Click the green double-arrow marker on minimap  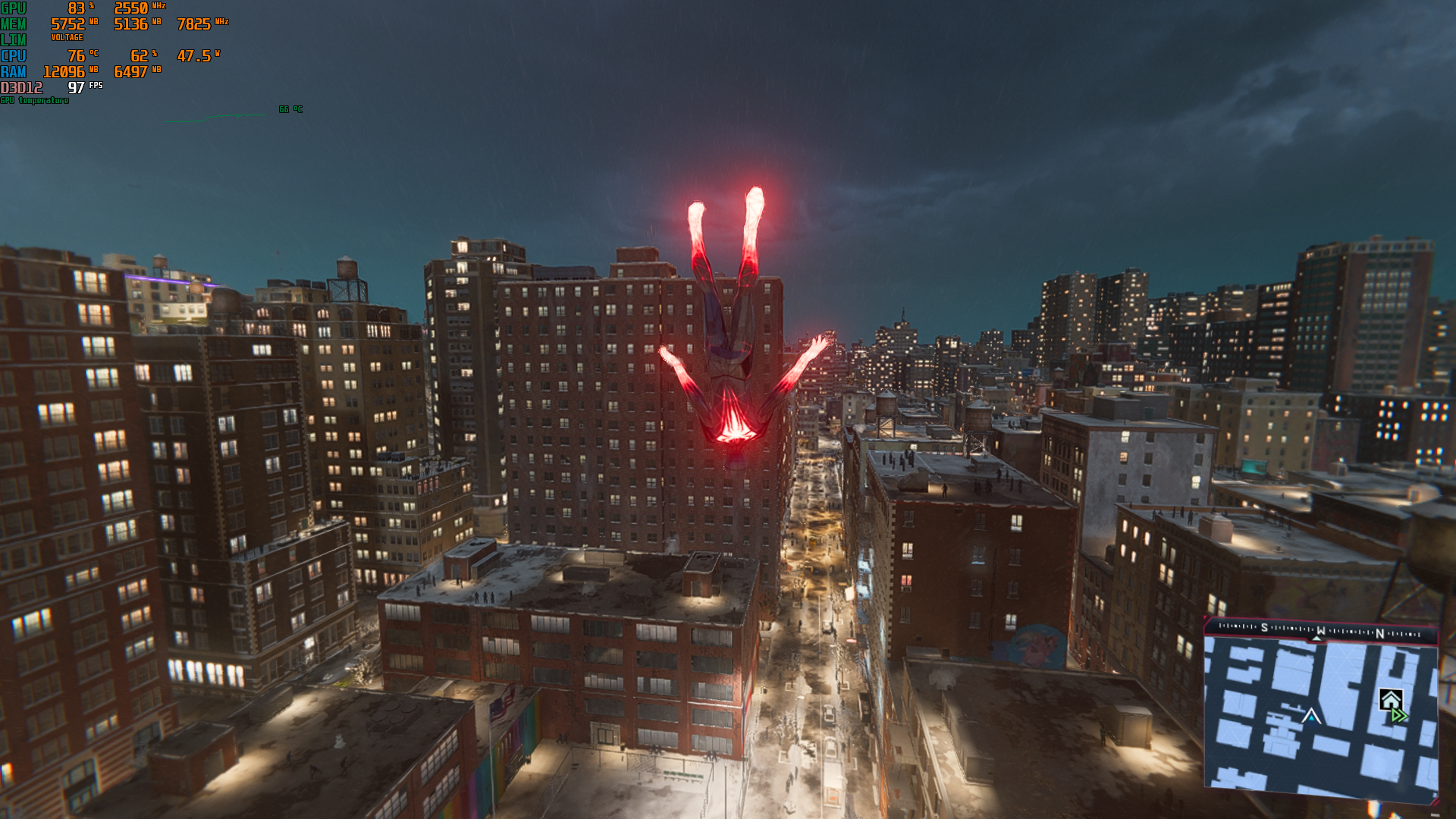click(1400, 715)
